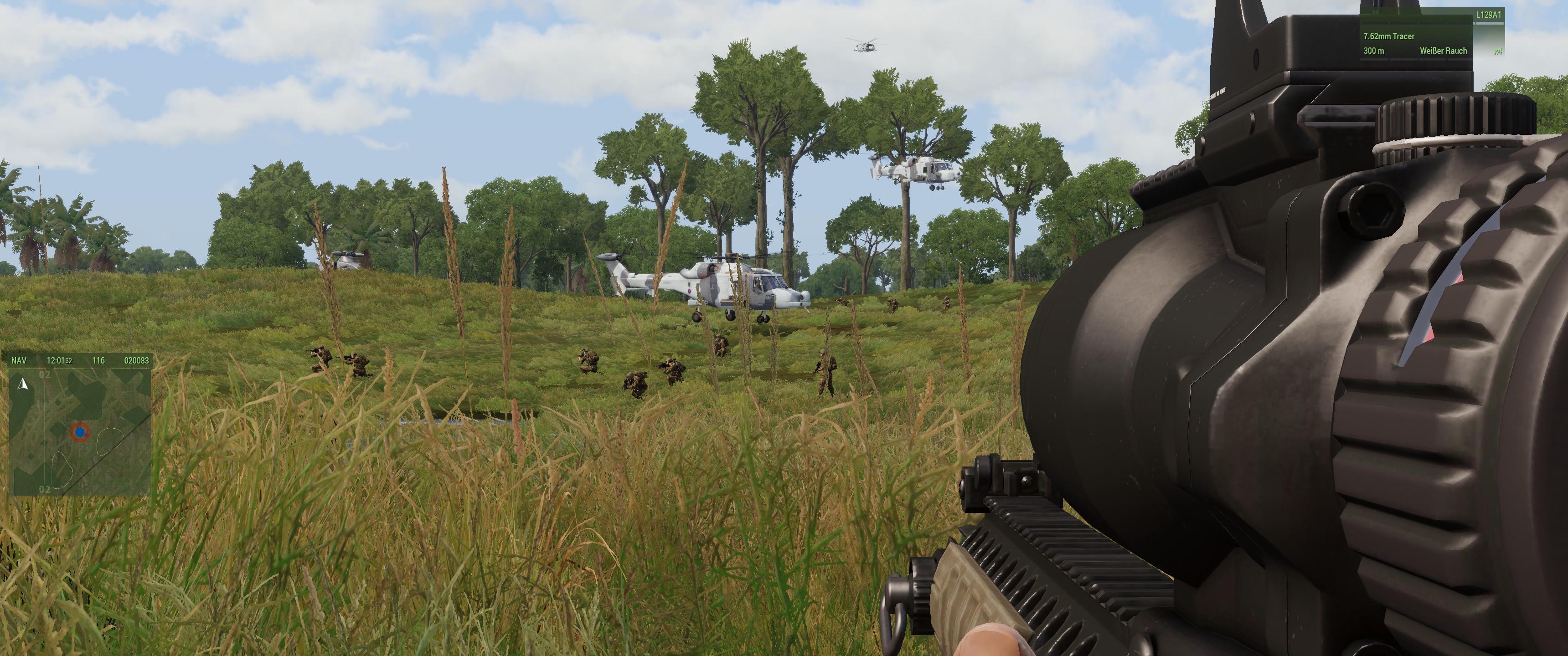The width and height of the screenshot is (1568, 656).
Task: Select the L129A1 weapon name label
Action: coord(1488,15)
